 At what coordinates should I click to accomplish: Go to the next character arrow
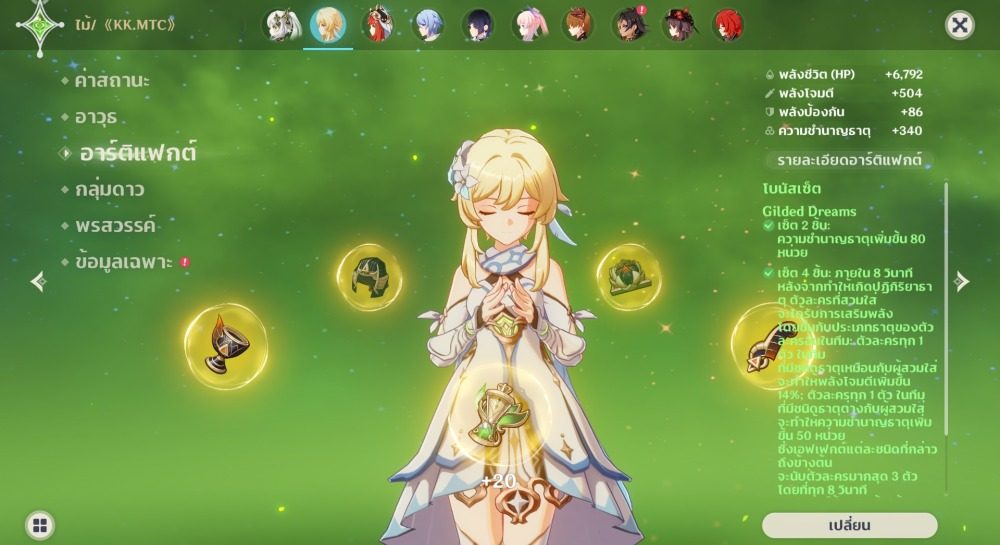click(x=962, y=282)
